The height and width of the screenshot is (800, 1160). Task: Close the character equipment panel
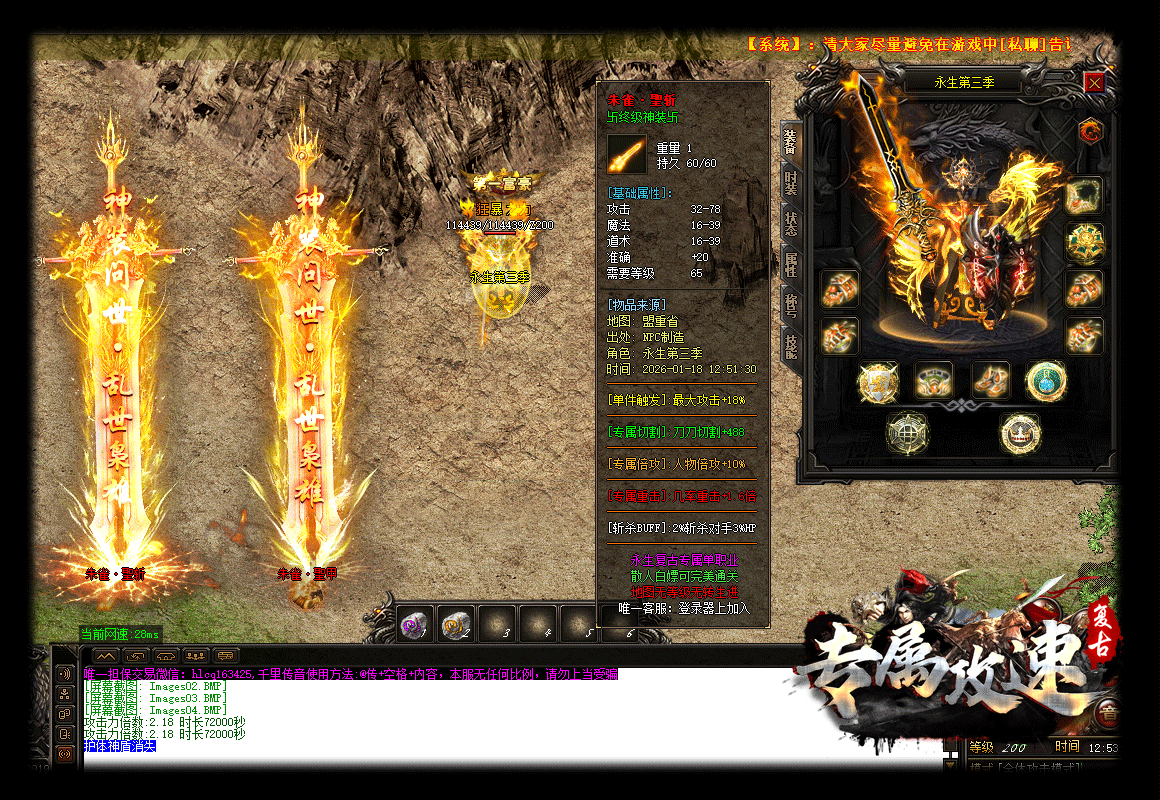tap(1094, 82)
